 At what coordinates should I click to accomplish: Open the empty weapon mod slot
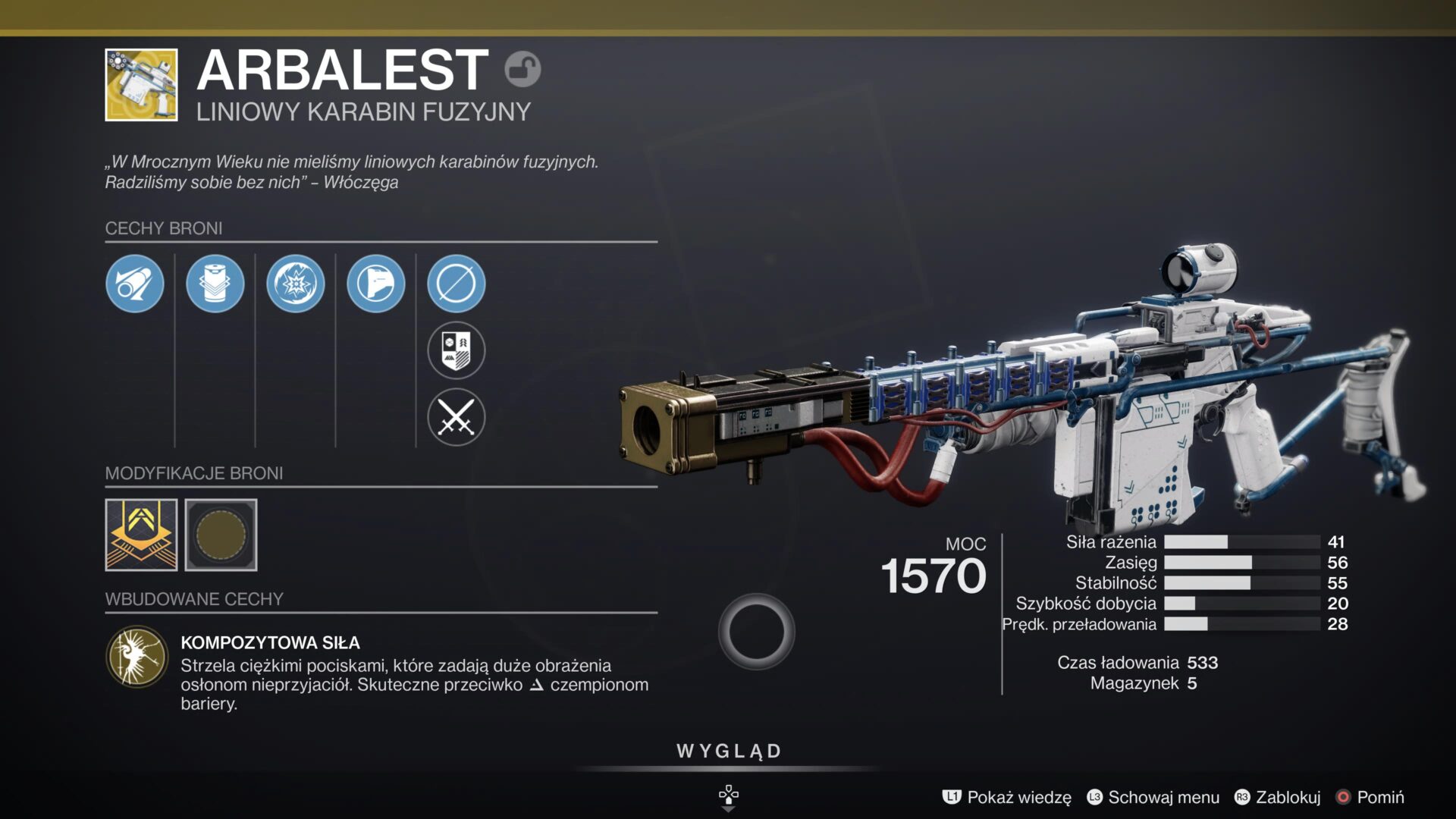(221, 535)
